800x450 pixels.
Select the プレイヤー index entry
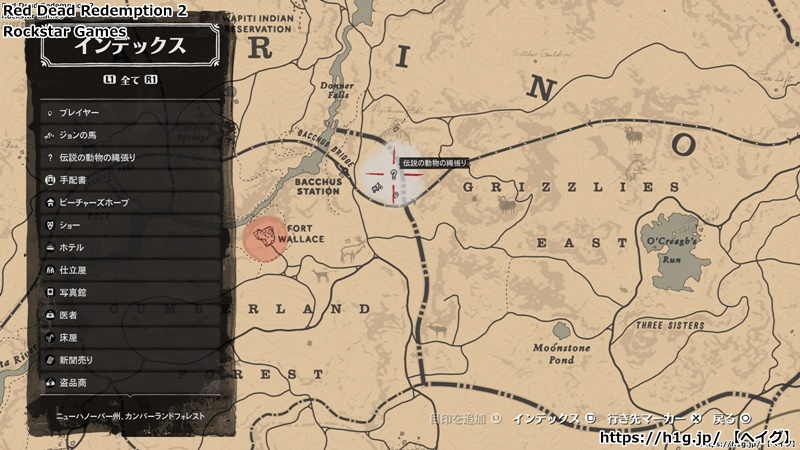tap(130, 113)
